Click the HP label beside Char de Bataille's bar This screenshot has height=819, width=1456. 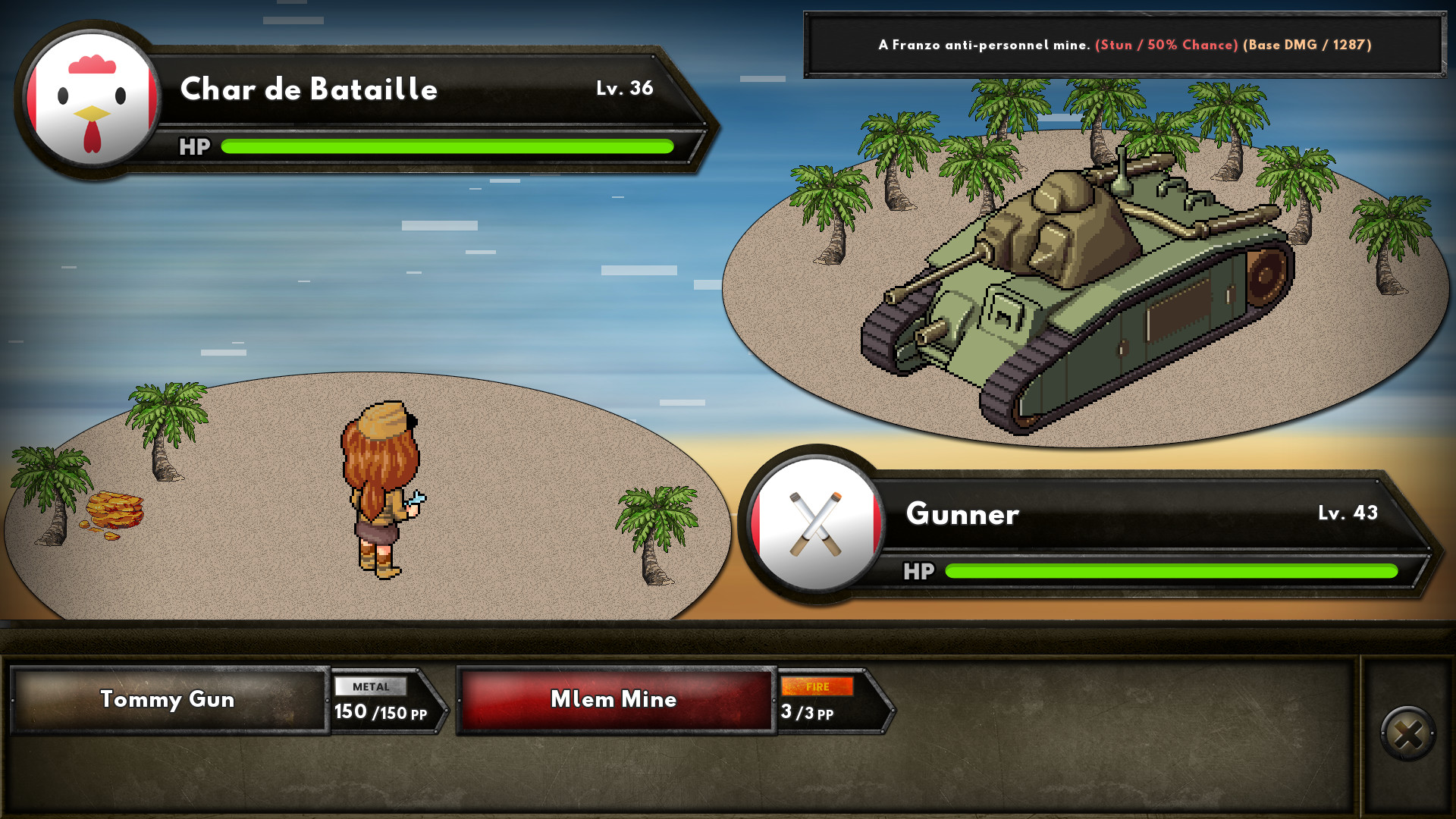coord(194,146)
